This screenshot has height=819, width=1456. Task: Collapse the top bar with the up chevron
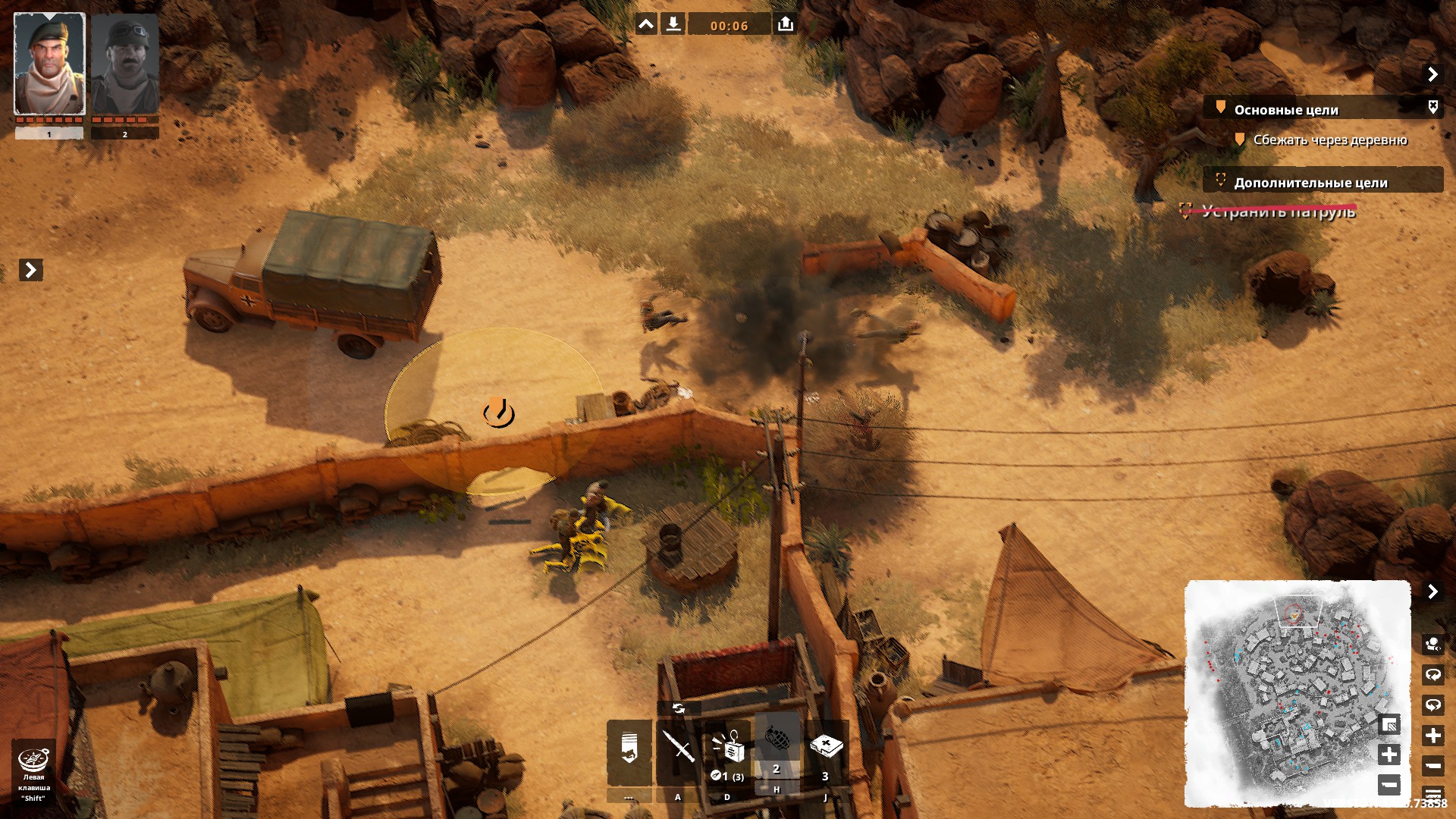(x=646, y=24)
